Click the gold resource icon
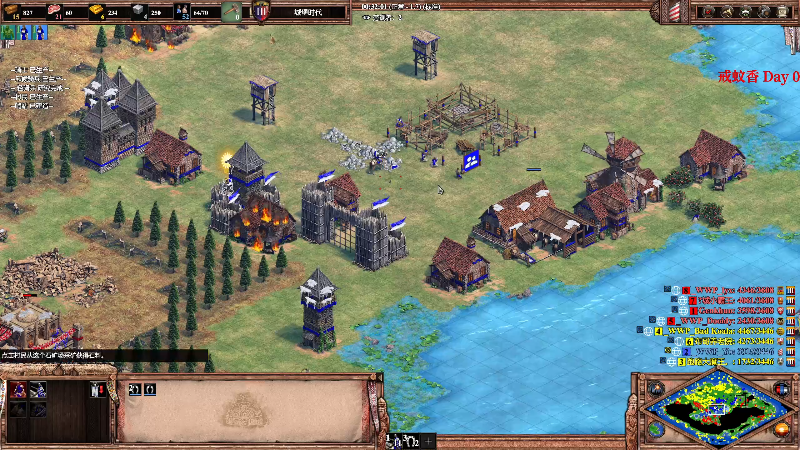Viewport: 800px width, 450px height. [x=97, y=12]
